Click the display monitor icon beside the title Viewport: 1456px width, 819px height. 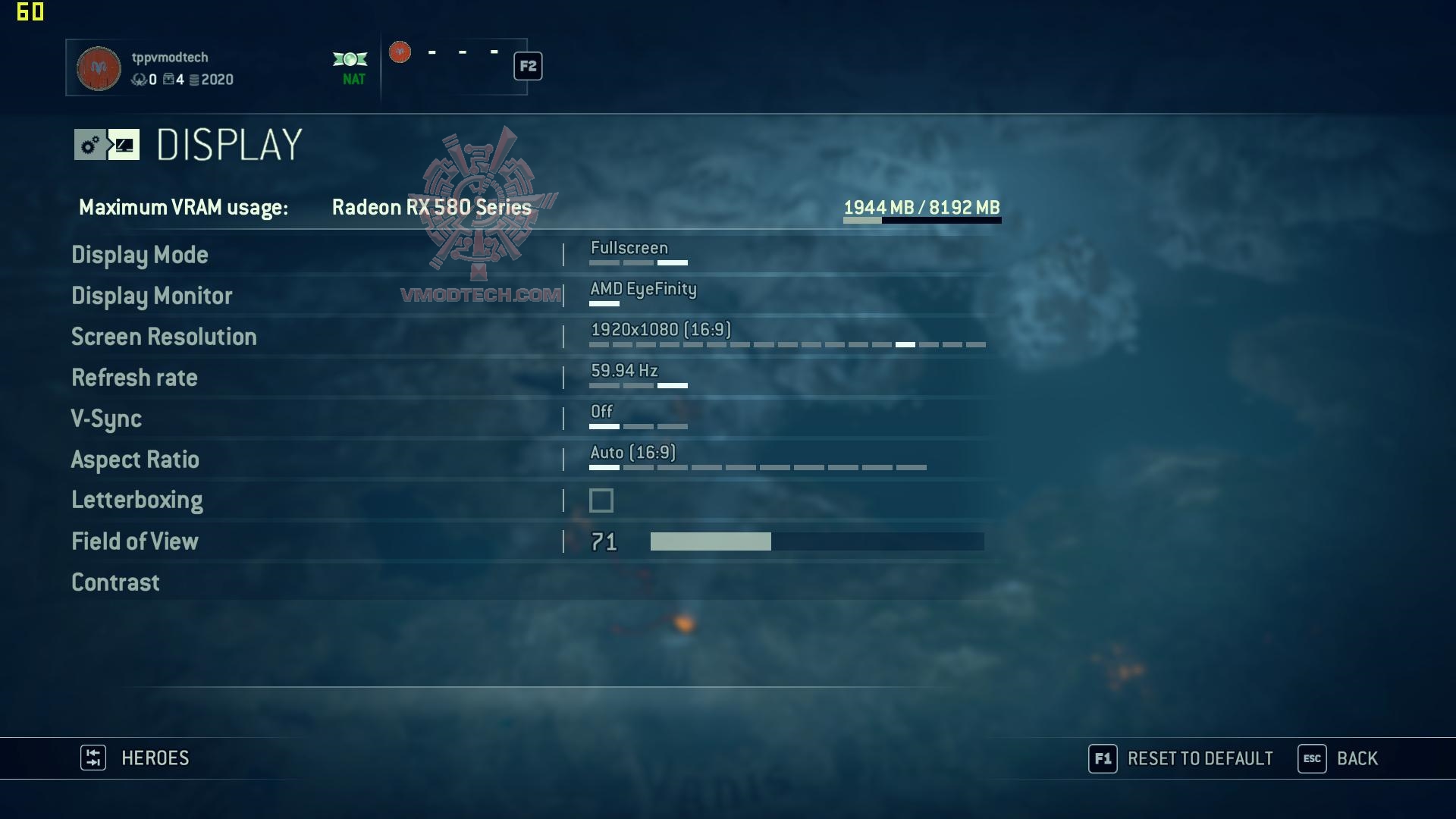tap(124, 145)
